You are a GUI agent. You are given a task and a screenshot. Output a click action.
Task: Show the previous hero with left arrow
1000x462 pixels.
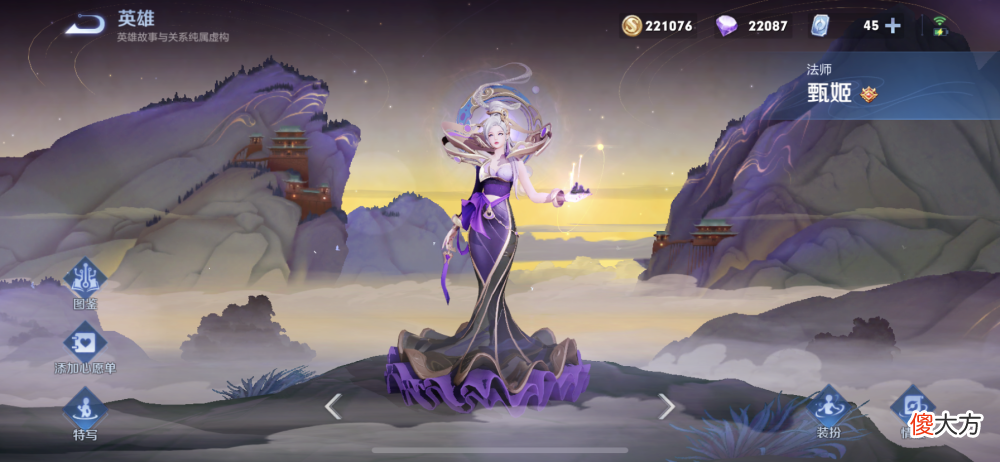[x=334, y=406]
